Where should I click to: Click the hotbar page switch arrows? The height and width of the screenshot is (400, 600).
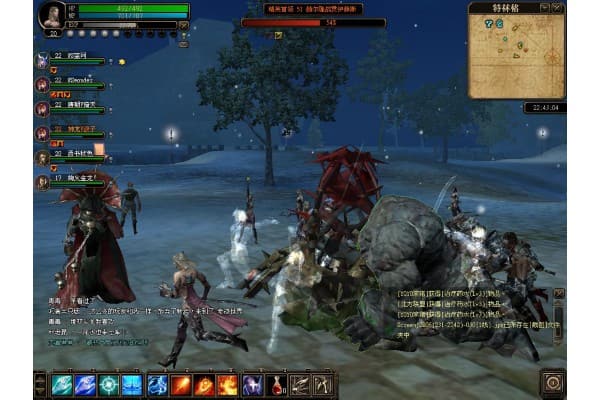point(40,384)
